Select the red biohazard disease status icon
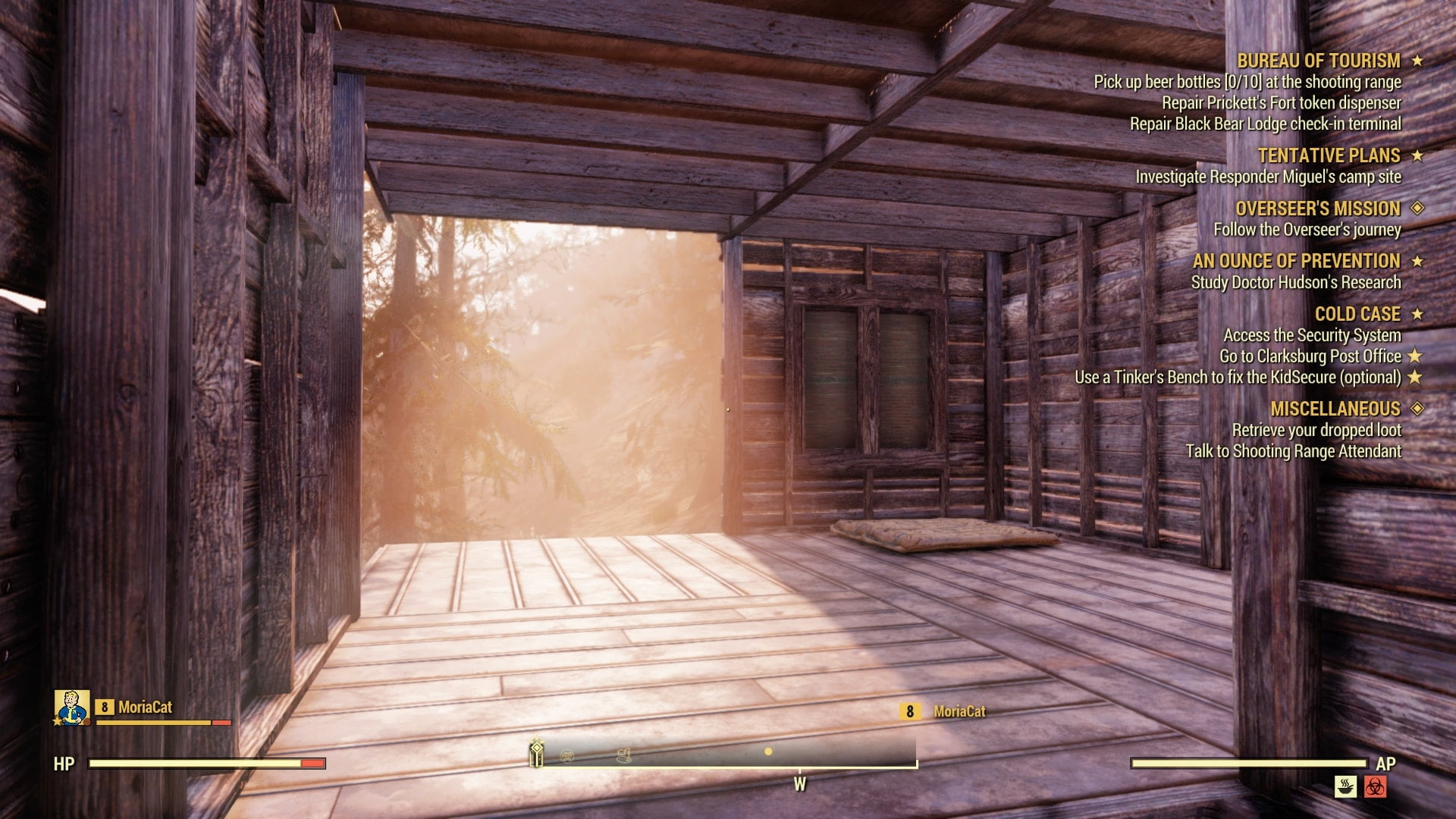 pyautogui.click(x=1375, y=786)
